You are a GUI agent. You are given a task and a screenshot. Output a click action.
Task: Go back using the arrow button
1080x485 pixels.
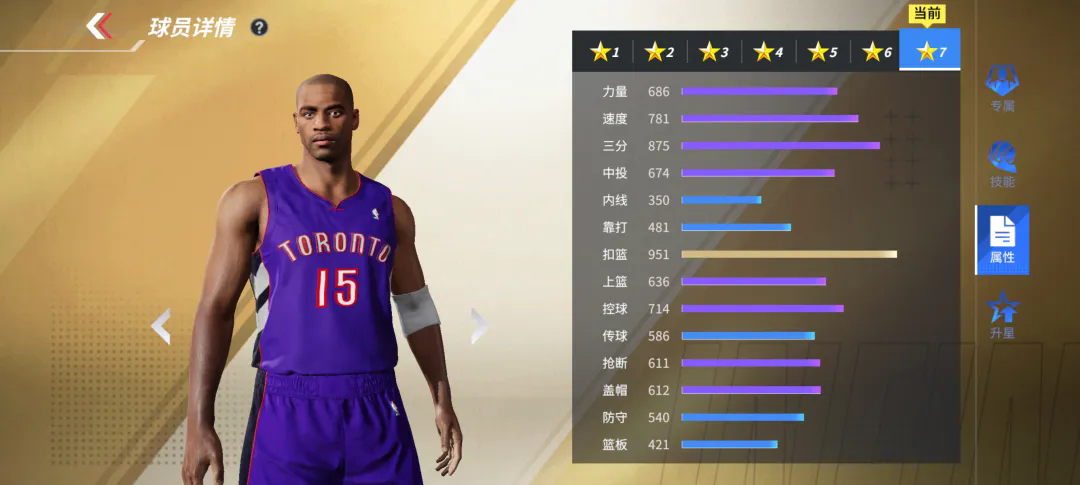point(98,26)
